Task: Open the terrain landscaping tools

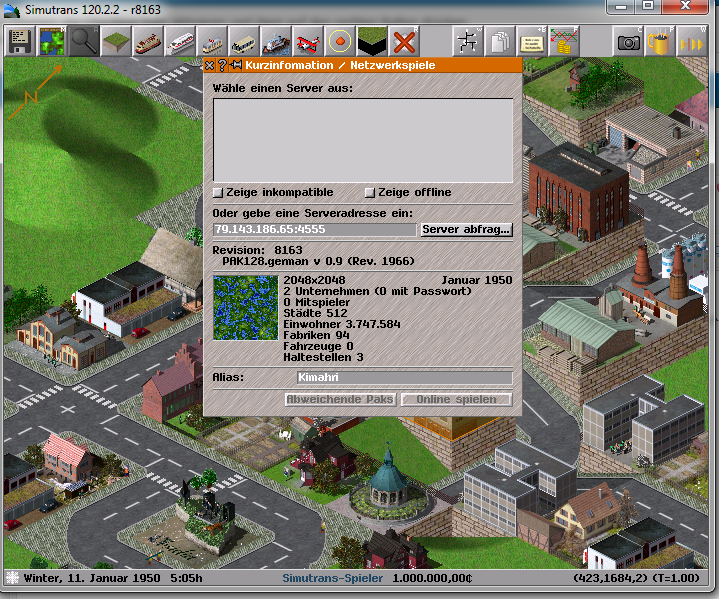Action: pyautogui.click(x=116, y=42)
